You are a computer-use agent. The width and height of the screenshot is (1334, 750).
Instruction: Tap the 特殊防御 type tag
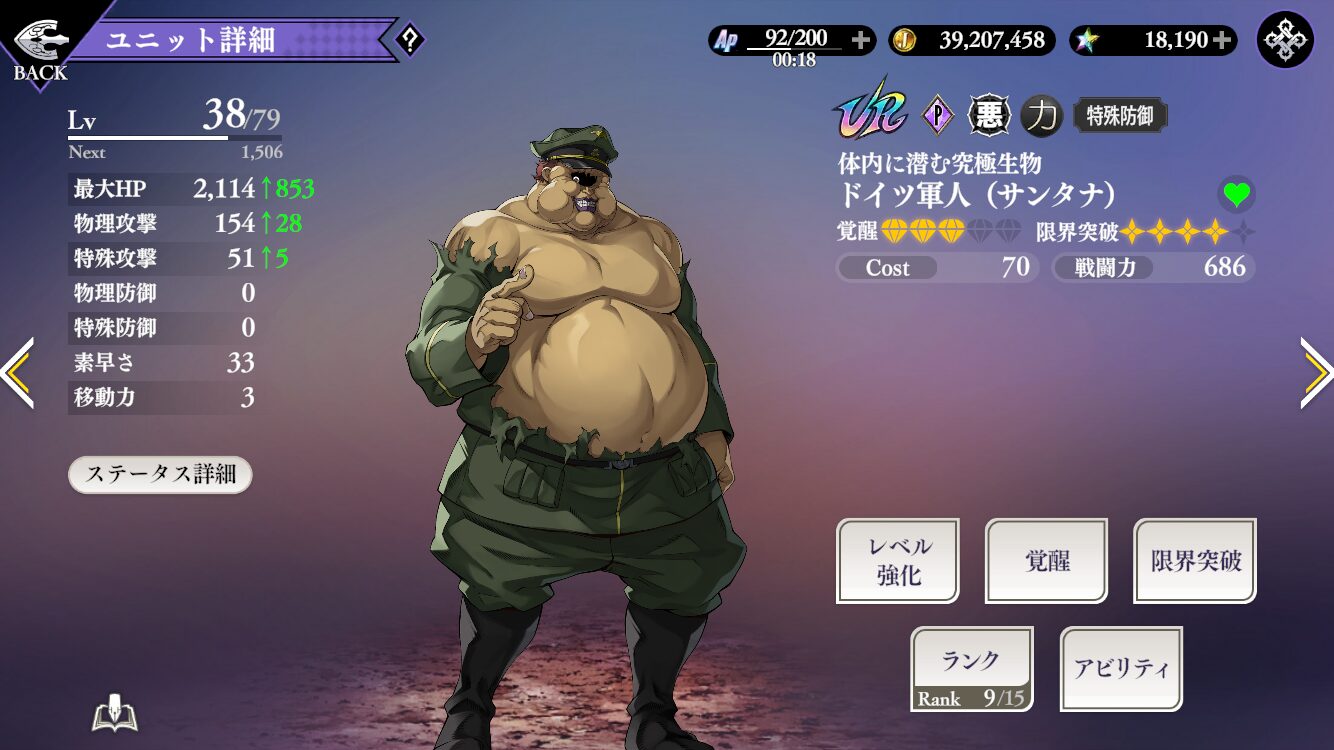click(x=1120, y=116)
